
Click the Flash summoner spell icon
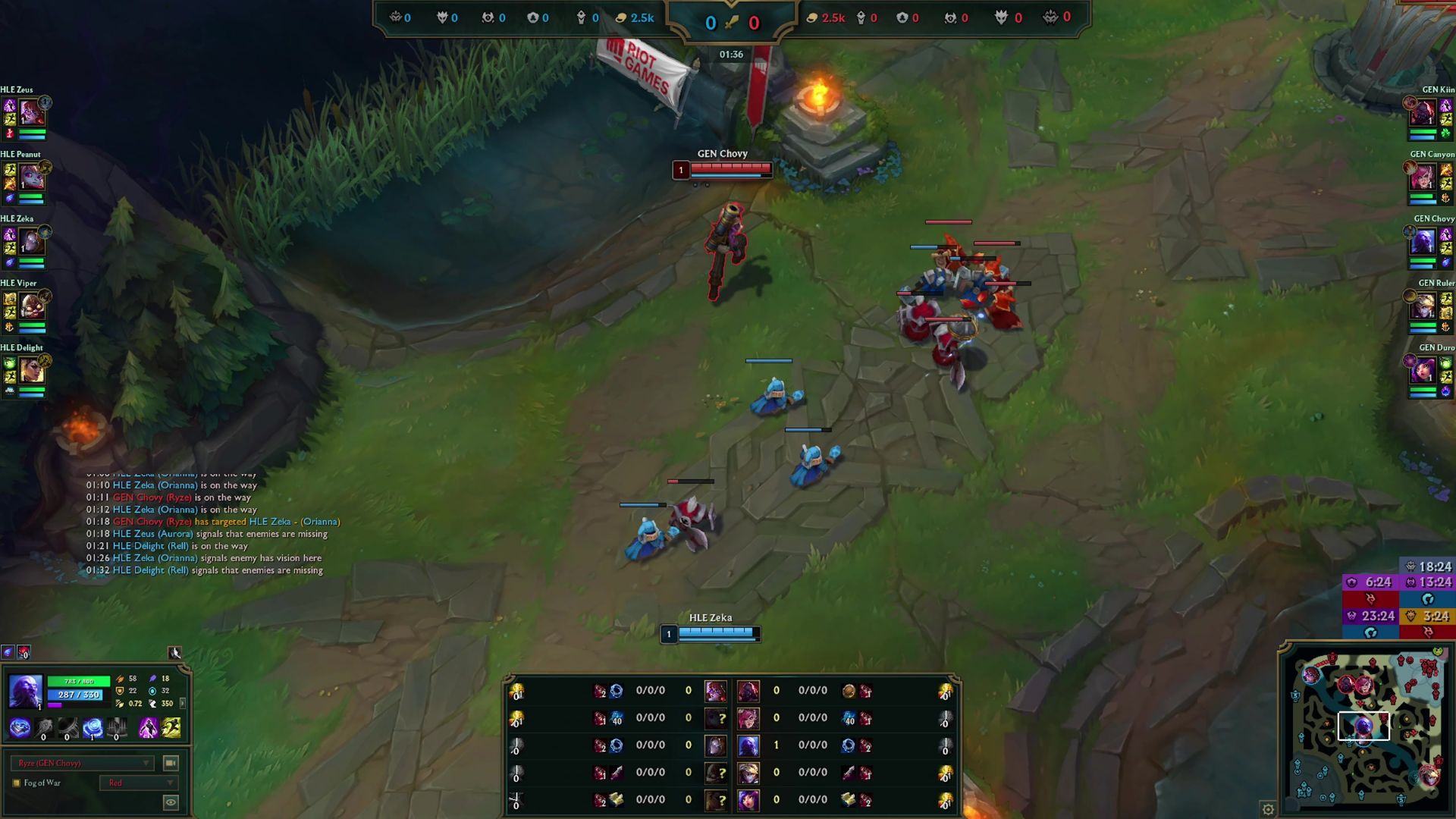click(172, 729)
